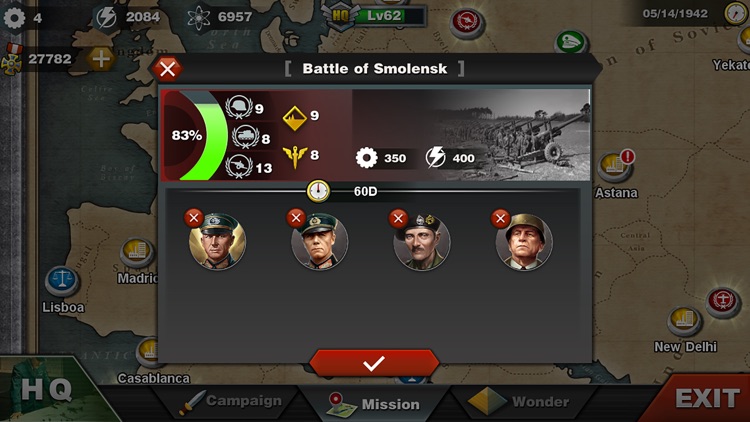Select the Madrid city marker
The width and height of the screenshot is (750, 422).
click(x=139, y=255)
